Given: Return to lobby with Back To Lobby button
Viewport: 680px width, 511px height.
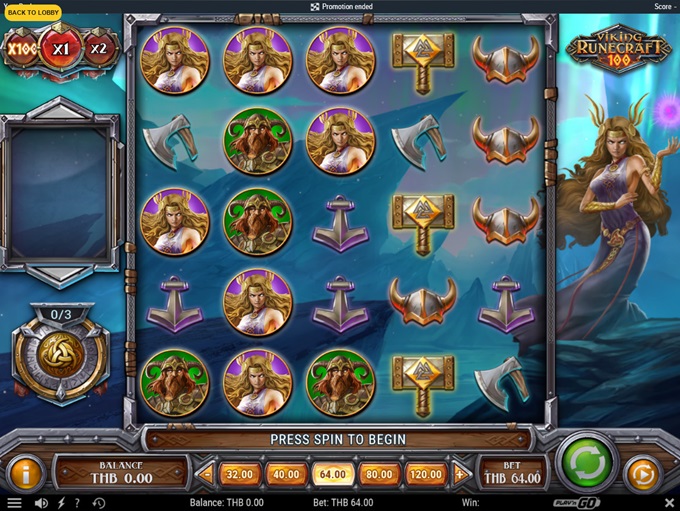Looking at the screenshot, I should [x=33, y=13].
